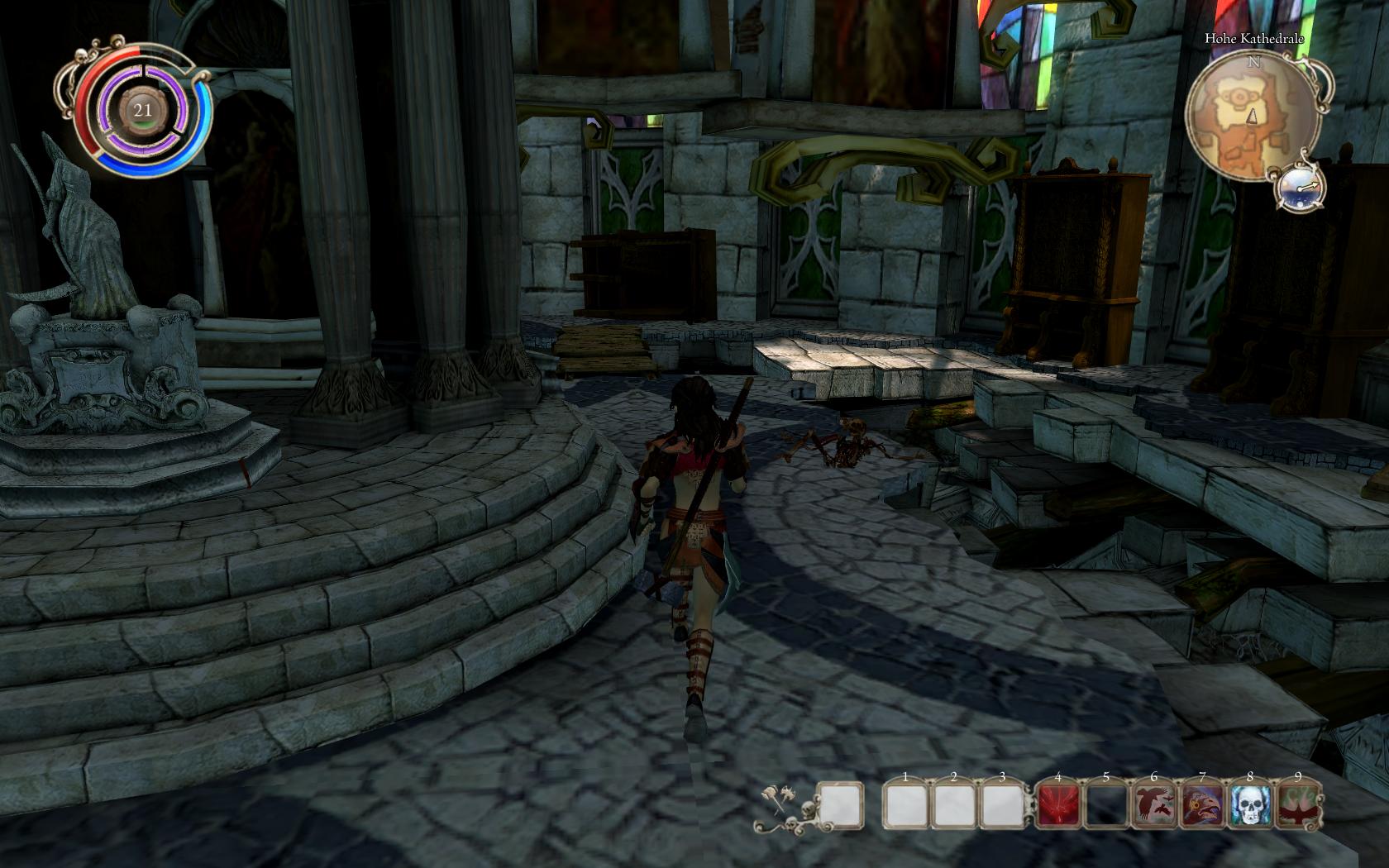
Task: Click the weapon slot beside the axe emblem
Action: click(842, 805)
